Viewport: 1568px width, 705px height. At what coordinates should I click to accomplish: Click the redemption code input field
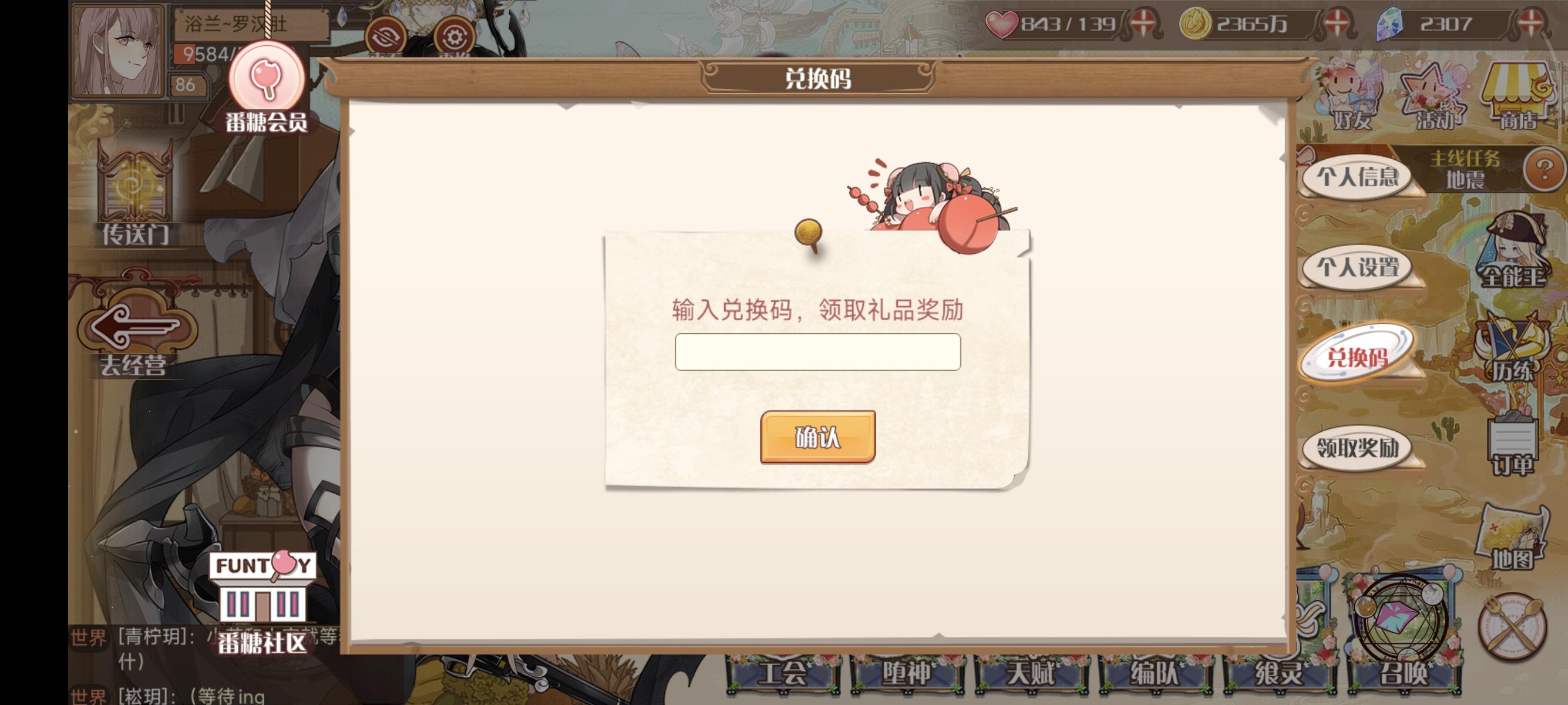(x=817, y=351)
